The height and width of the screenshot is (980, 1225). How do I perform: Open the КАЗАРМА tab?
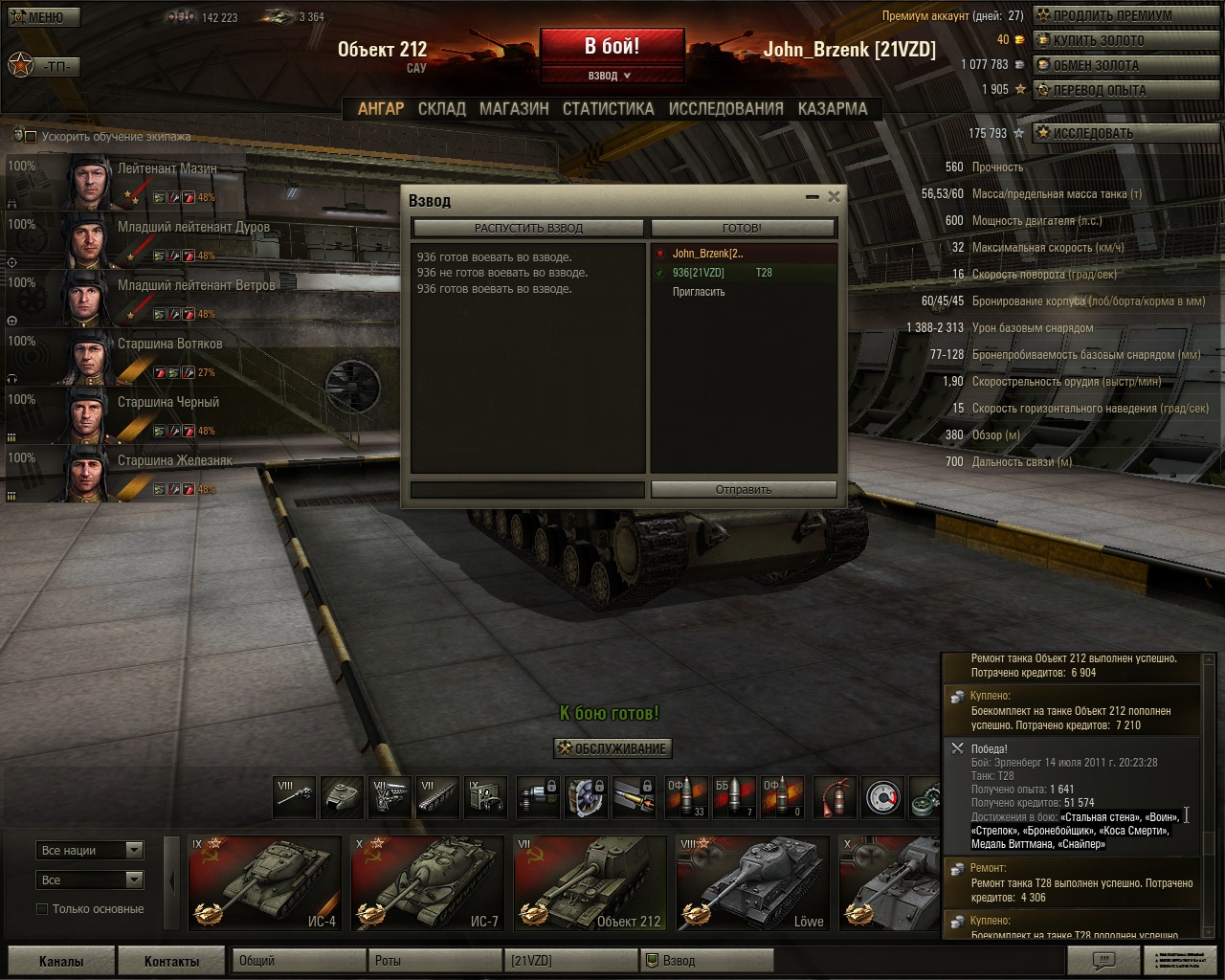pos(833,109)
